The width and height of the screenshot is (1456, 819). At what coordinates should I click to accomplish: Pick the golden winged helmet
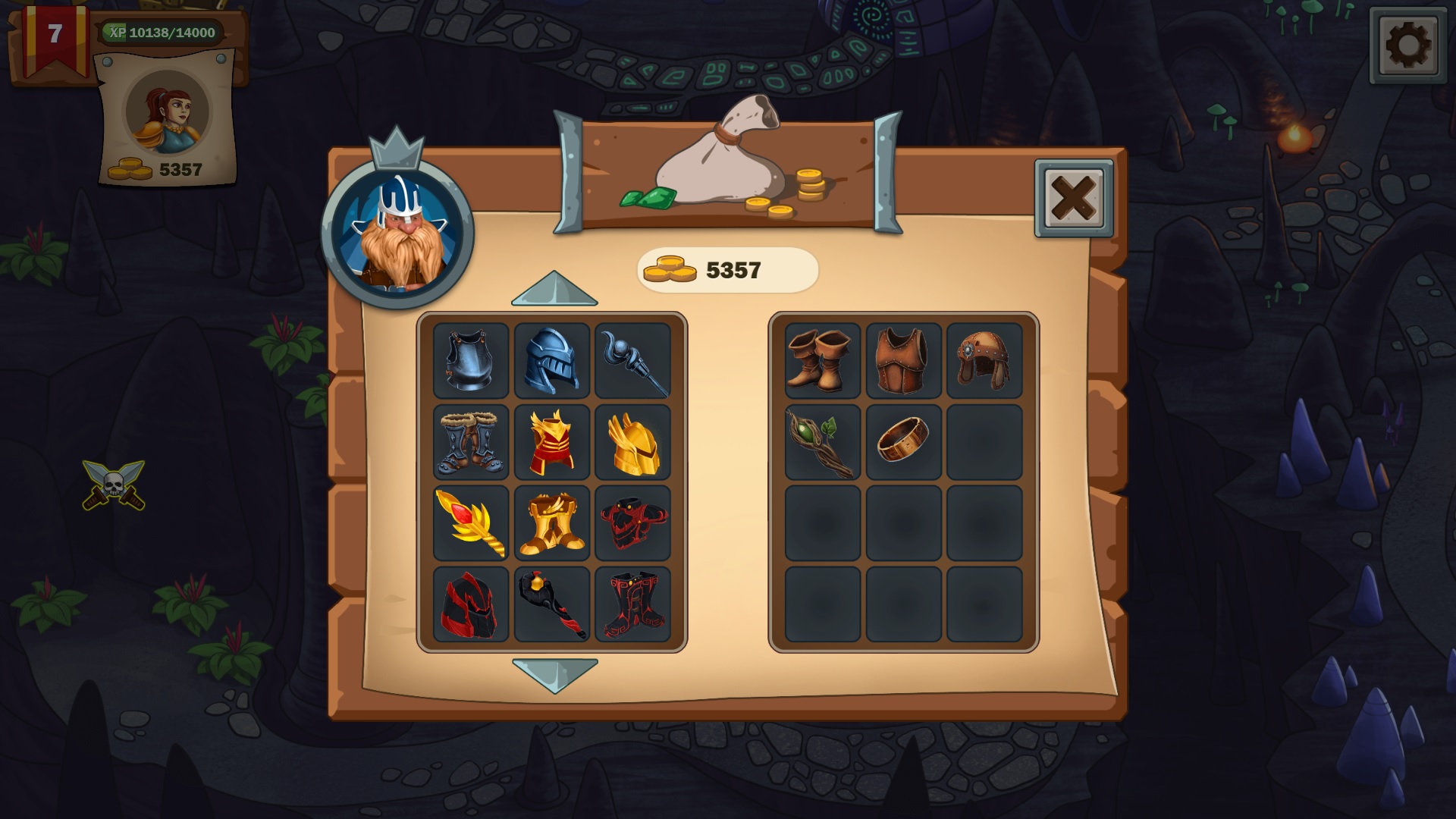(634, 442)
